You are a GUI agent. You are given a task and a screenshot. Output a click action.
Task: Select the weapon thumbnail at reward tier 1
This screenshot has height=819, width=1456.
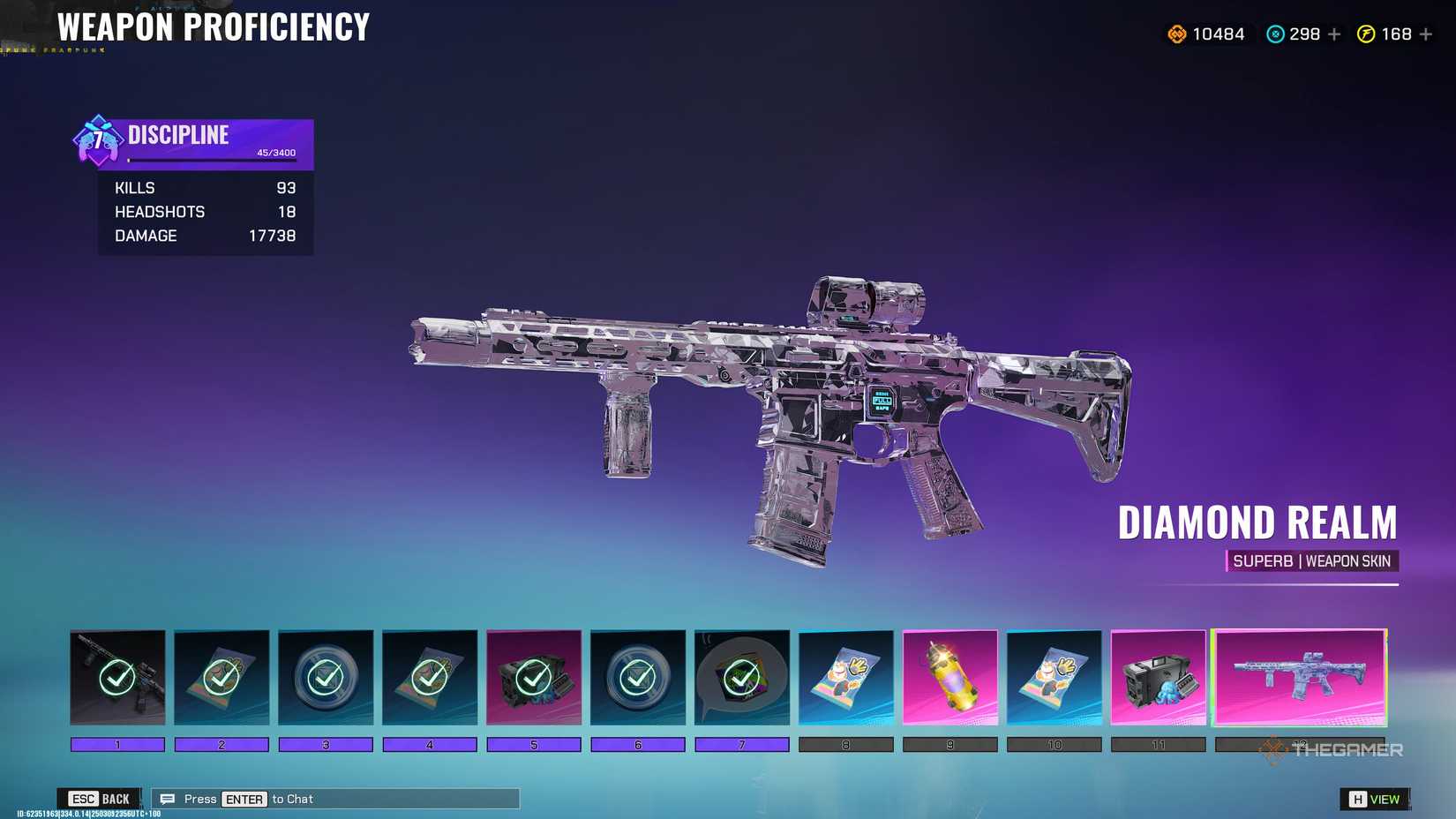click(x=116, y=678)
